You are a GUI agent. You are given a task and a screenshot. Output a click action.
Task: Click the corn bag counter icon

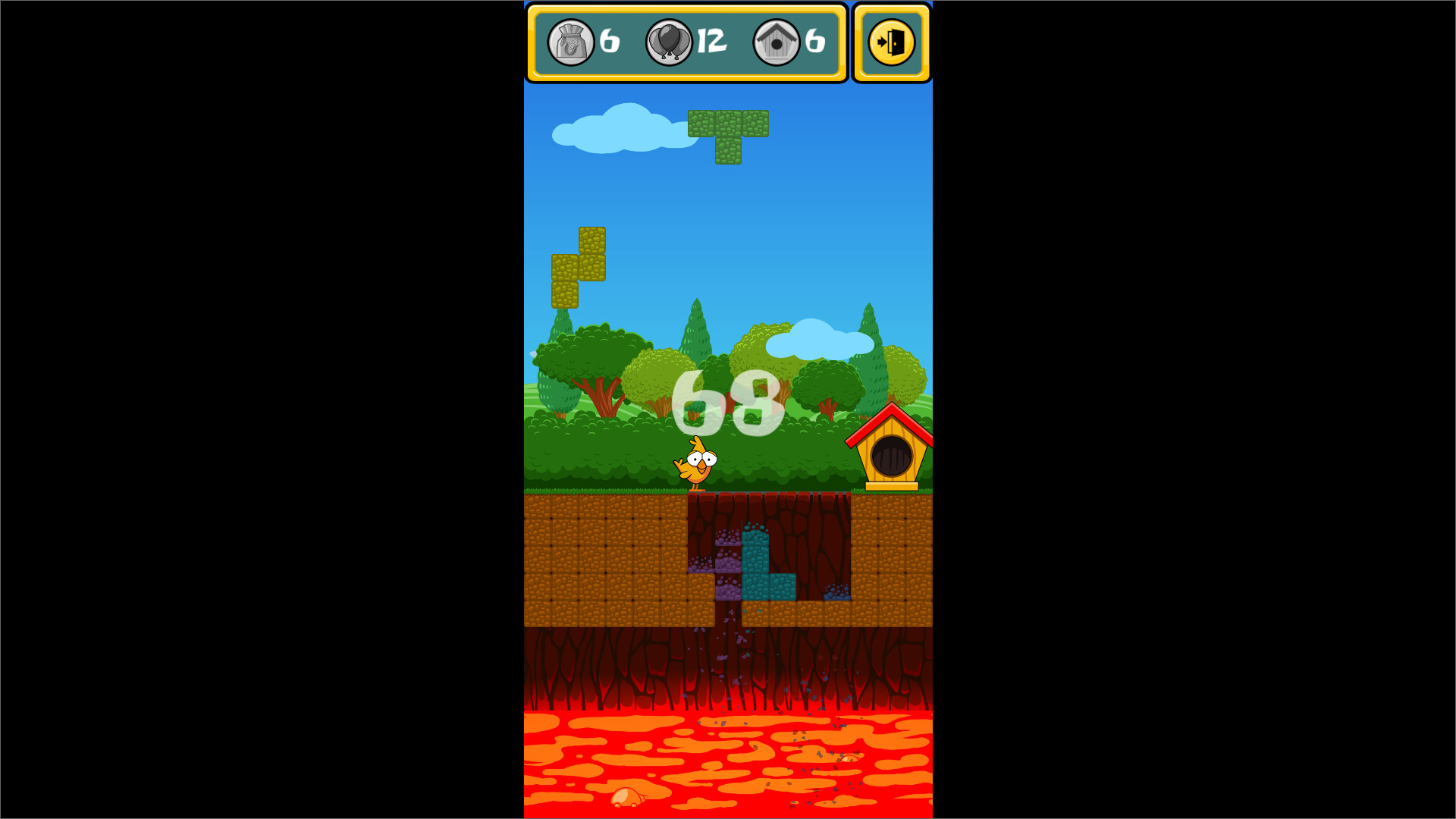[570, 43]
